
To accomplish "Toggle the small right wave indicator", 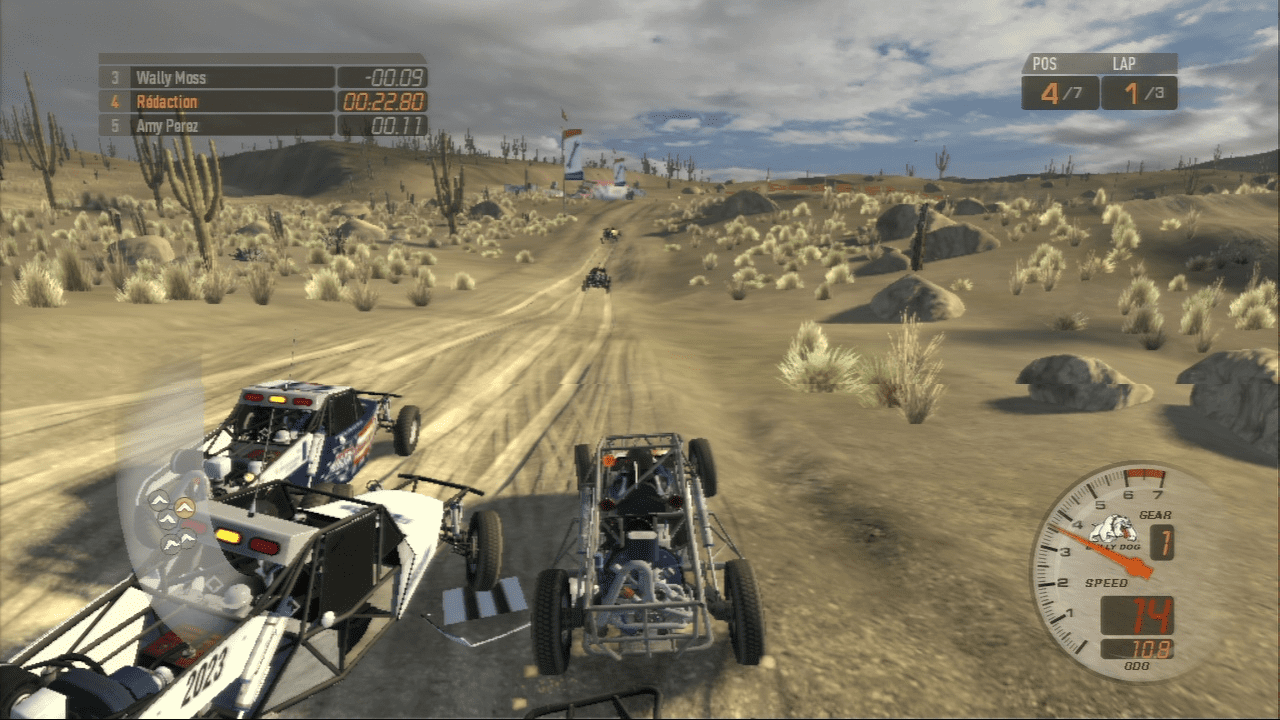I will click(x=188, y=538).
